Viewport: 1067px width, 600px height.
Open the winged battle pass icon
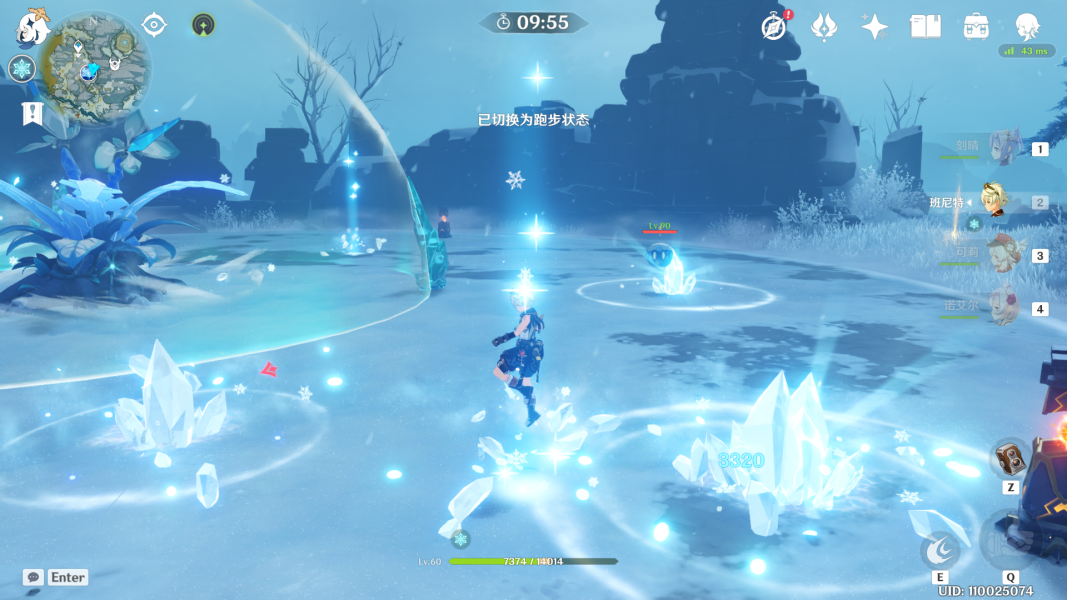coord(824,27)
